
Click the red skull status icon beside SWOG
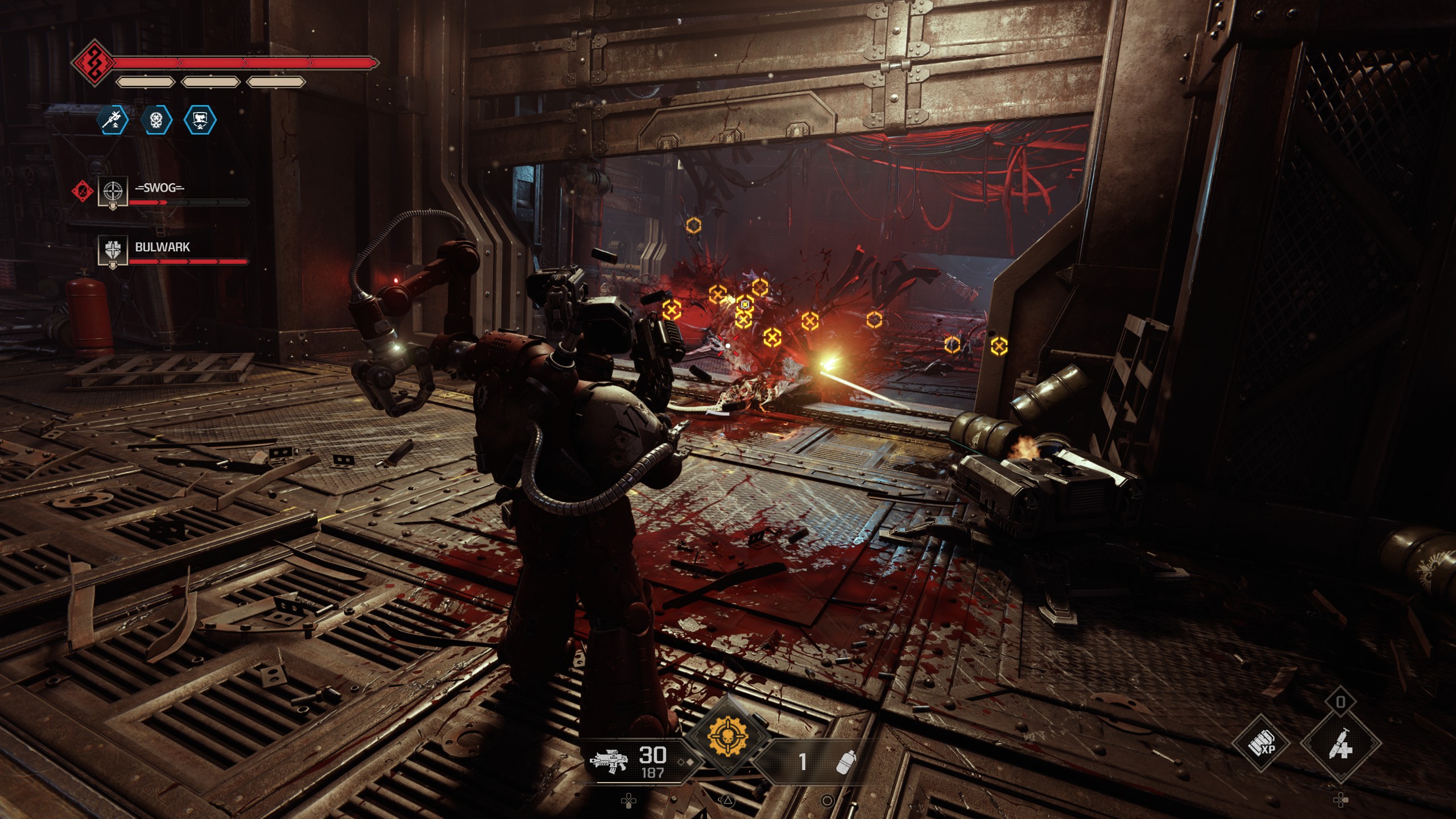[83, 191]
